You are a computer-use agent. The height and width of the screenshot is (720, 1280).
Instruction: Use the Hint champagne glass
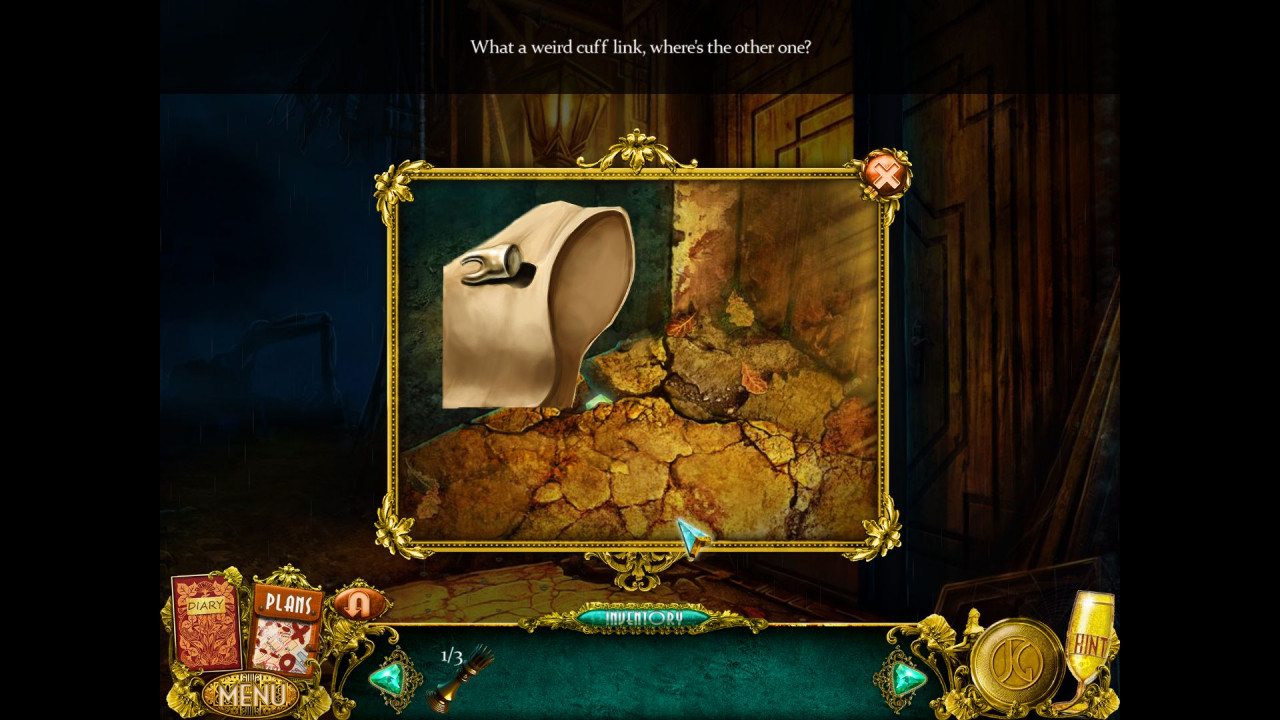click(x=1088, y=640)
